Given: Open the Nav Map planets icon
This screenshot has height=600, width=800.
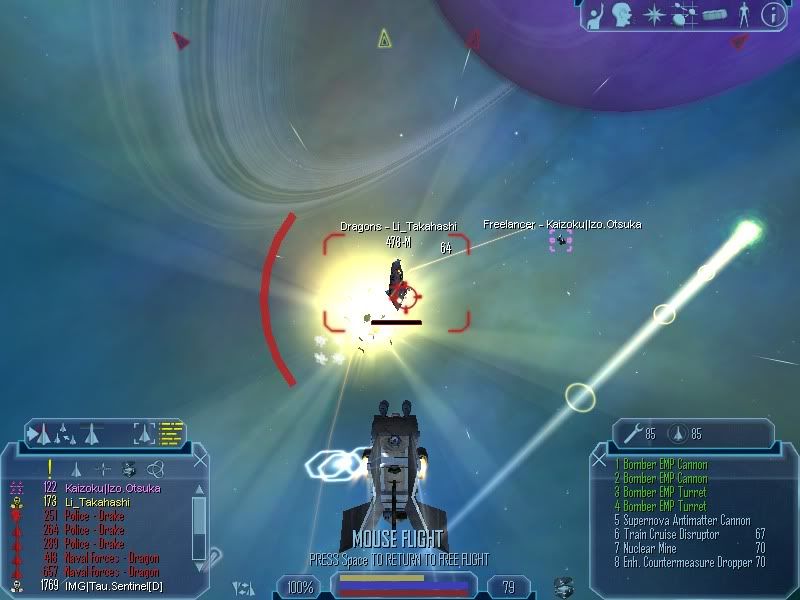Looking at the screenshot, I should click(x=685, y=14).
